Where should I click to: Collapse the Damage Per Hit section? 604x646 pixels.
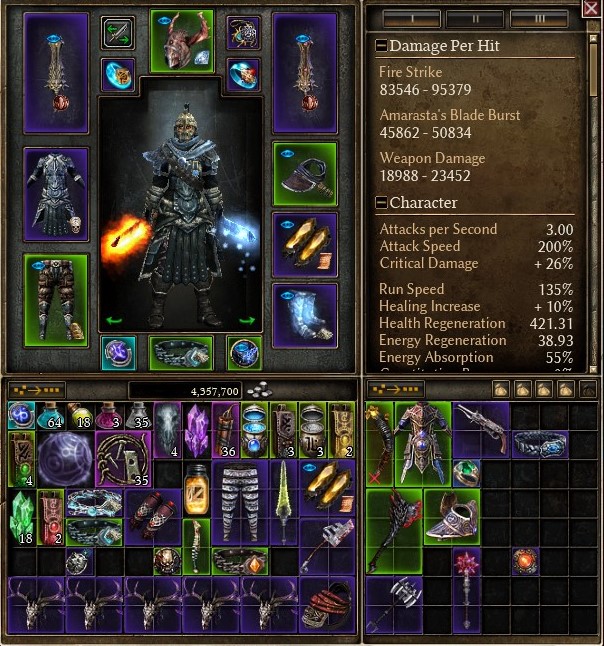coord(381,46)
